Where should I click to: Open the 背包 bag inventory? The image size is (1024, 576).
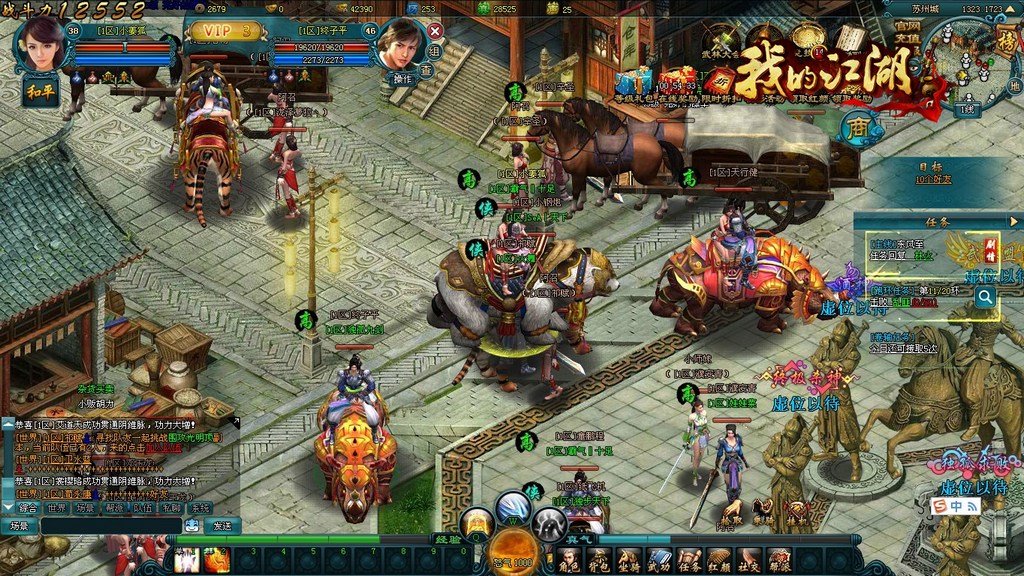coord(599,560)
